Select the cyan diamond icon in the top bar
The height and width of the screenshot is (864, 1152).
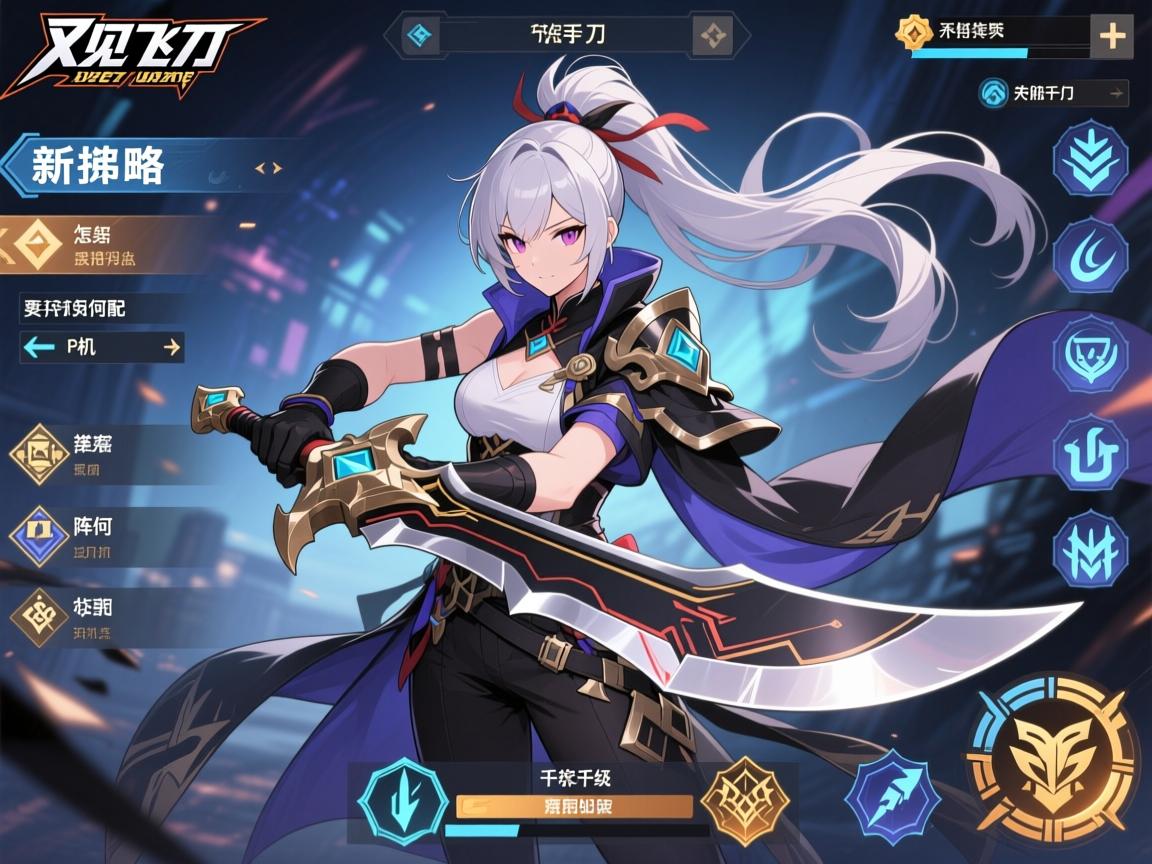tap(420, 37)
